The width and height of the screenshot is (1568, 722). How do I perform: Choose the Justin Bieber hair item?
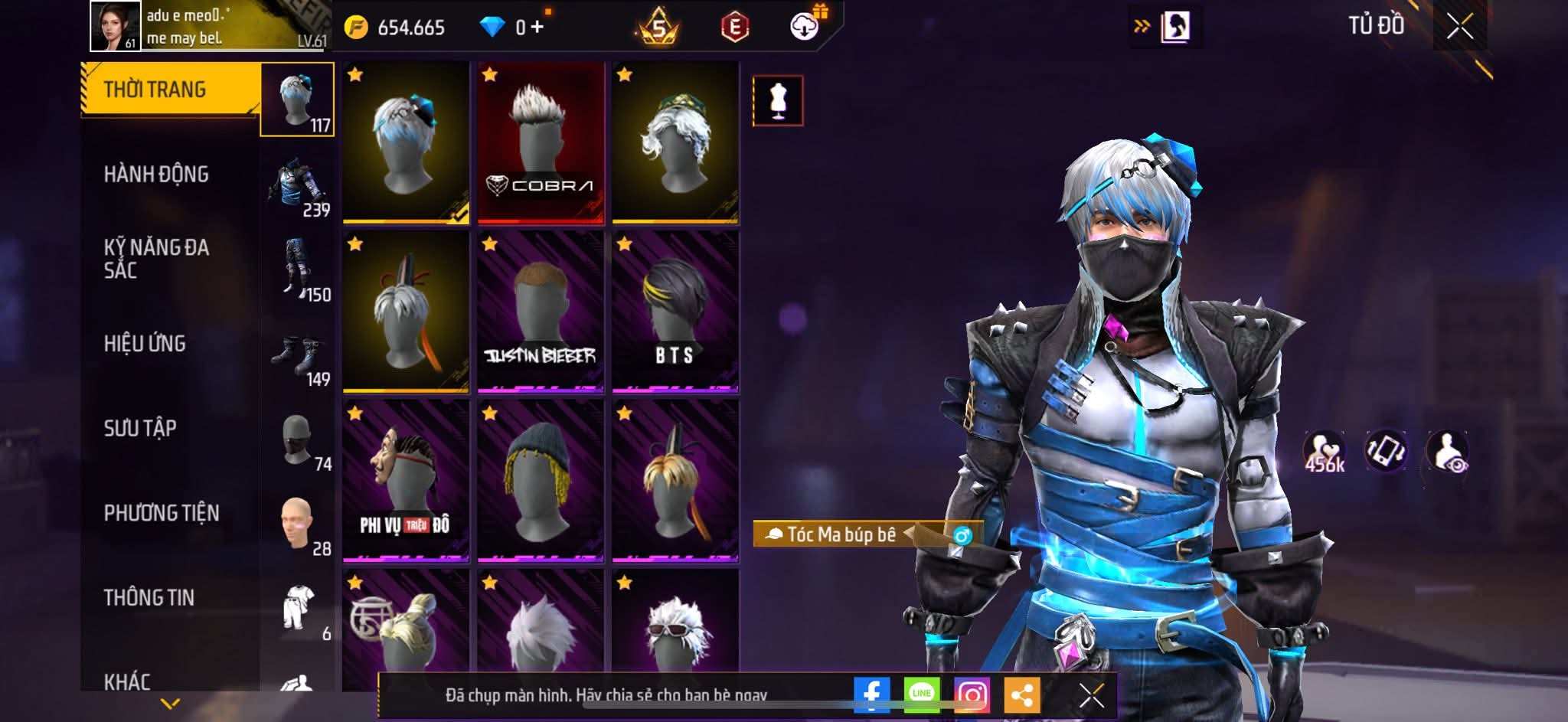click(541, 312)
